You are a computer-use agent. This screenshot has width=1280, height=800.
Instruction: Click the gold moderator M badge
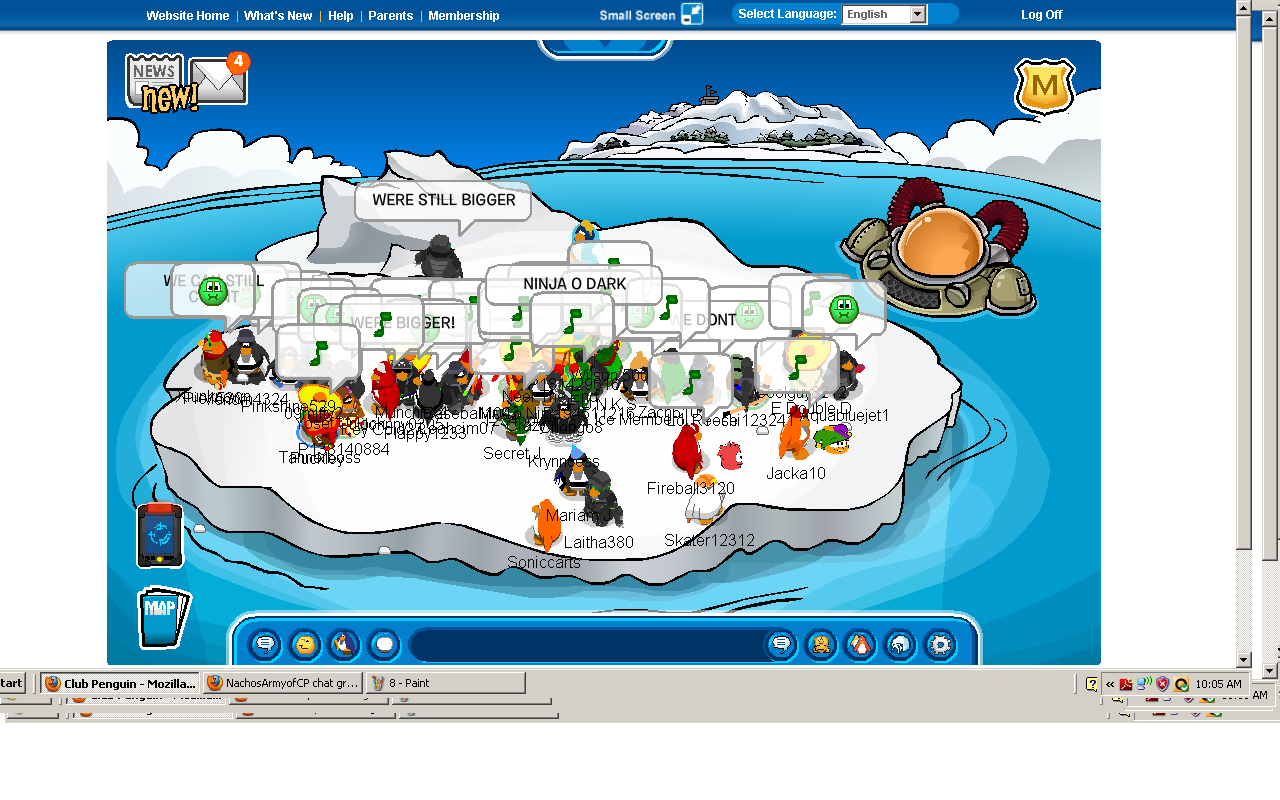tap(1044, 87)
